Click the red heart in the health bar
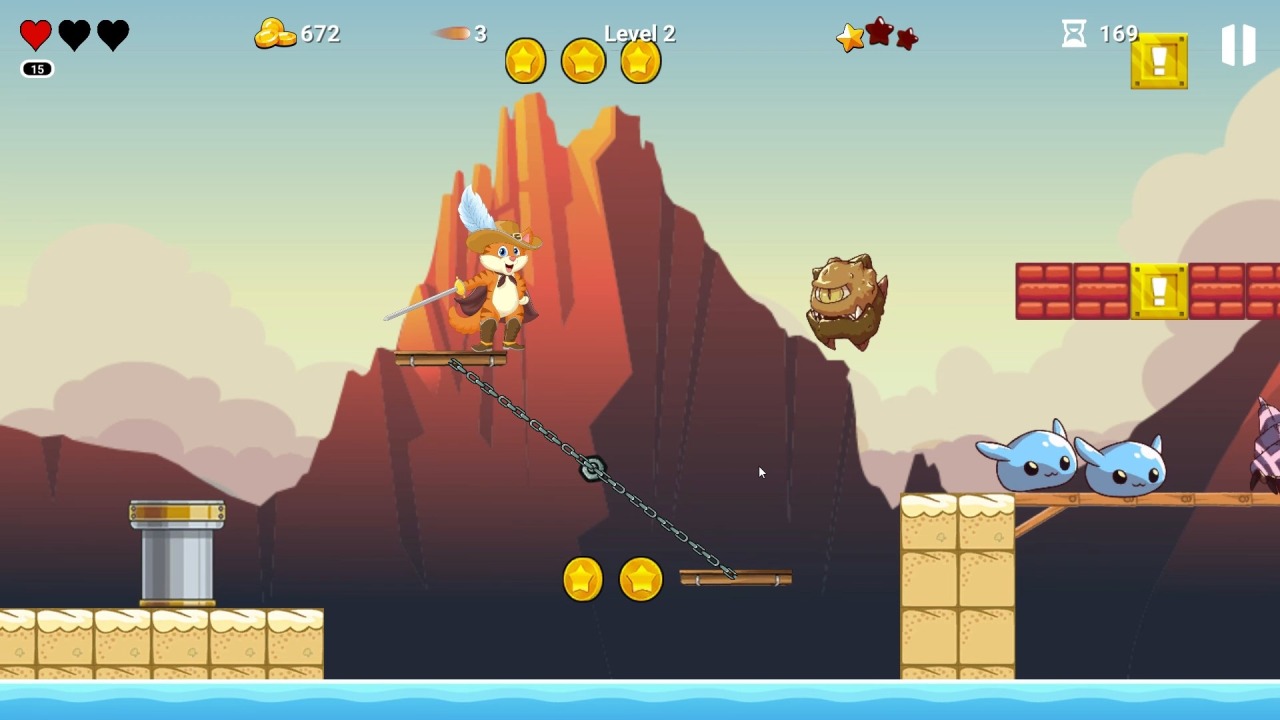This screenshot has width=1280, height=720. [x=34, y=33]
